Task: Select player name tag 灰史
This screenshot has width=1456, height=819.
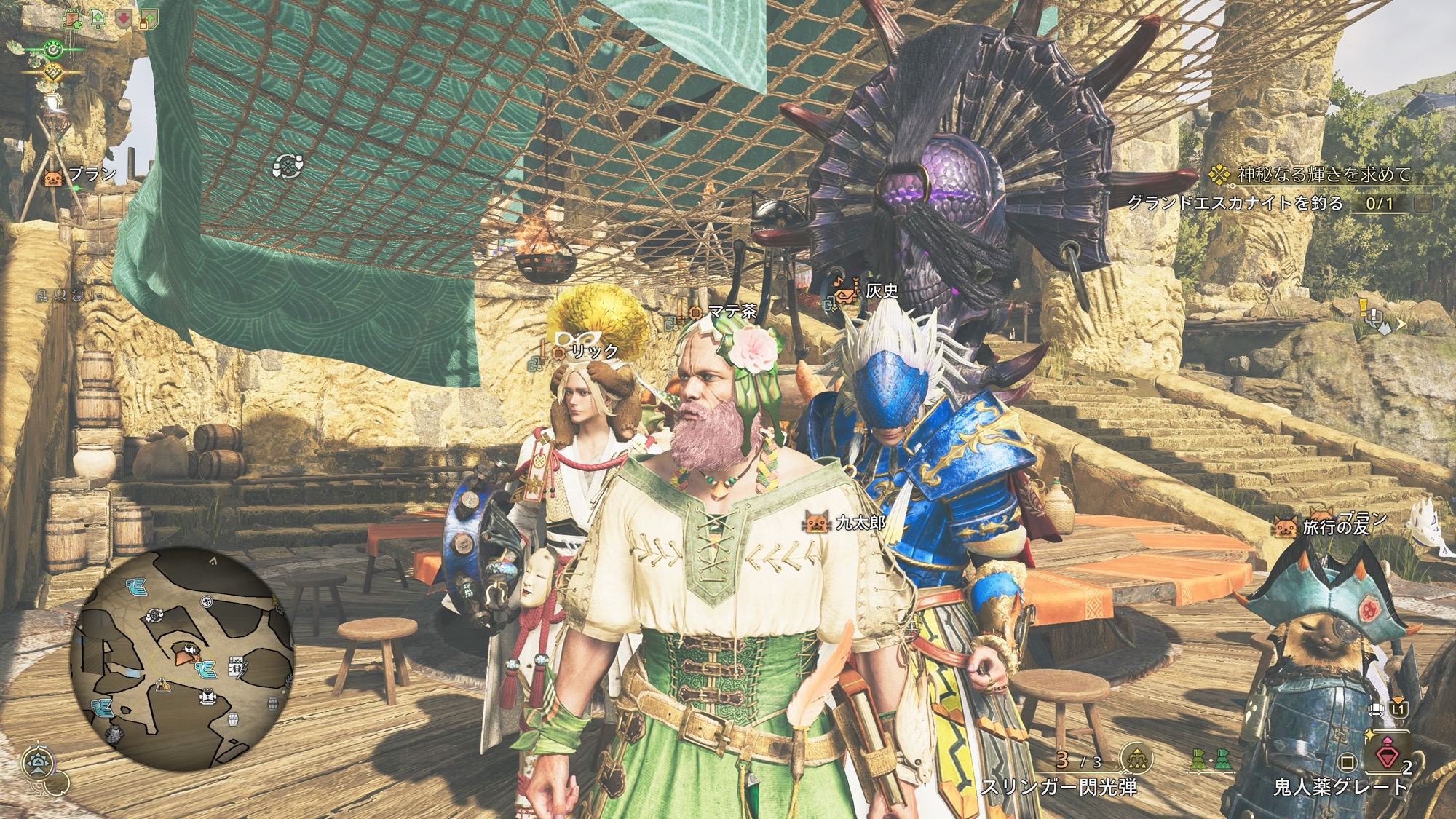Action: pyautogui.click(x=882, y=291)
